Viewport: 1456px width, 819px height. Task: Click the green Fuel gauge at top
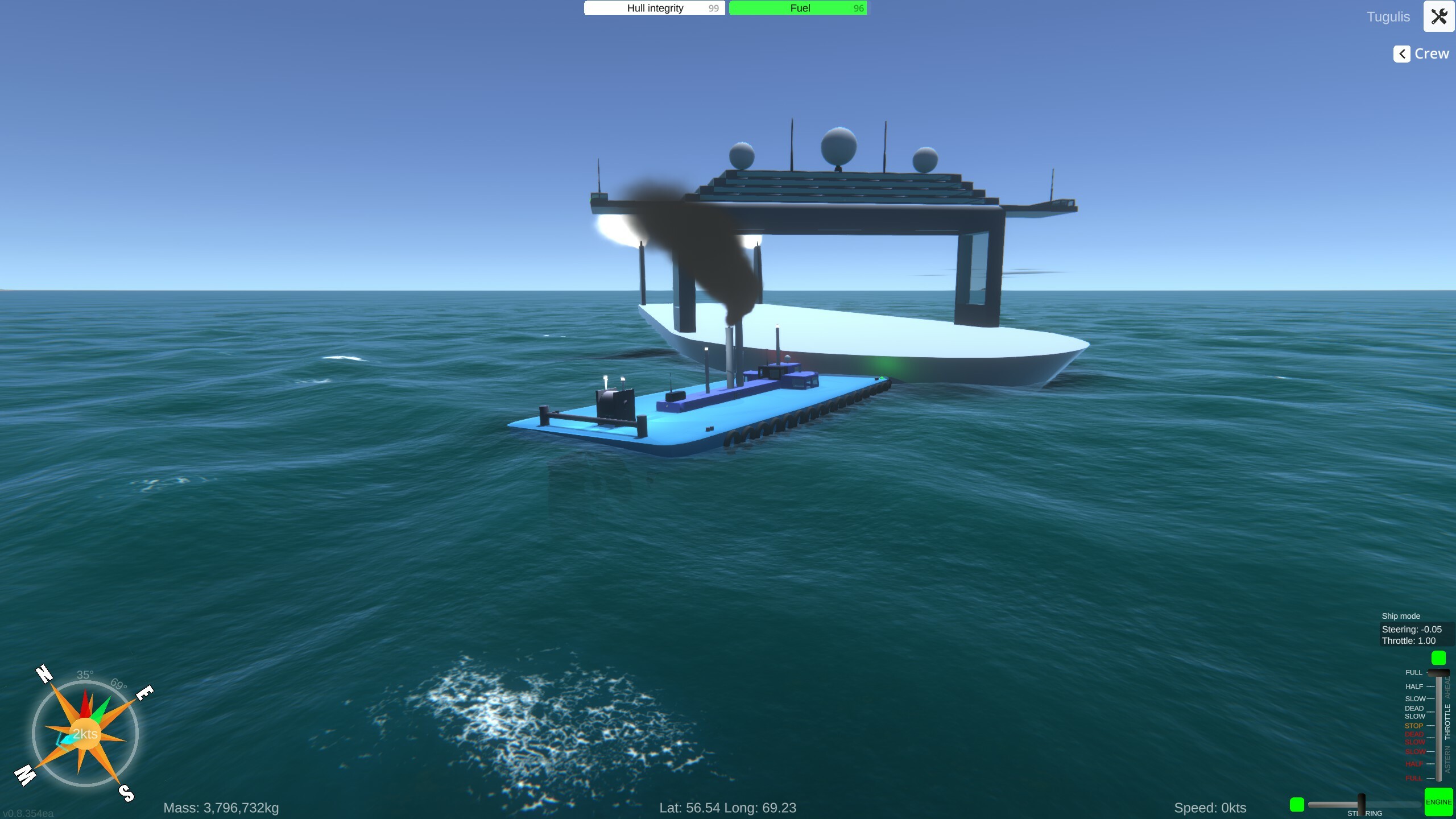coord(799,7)
